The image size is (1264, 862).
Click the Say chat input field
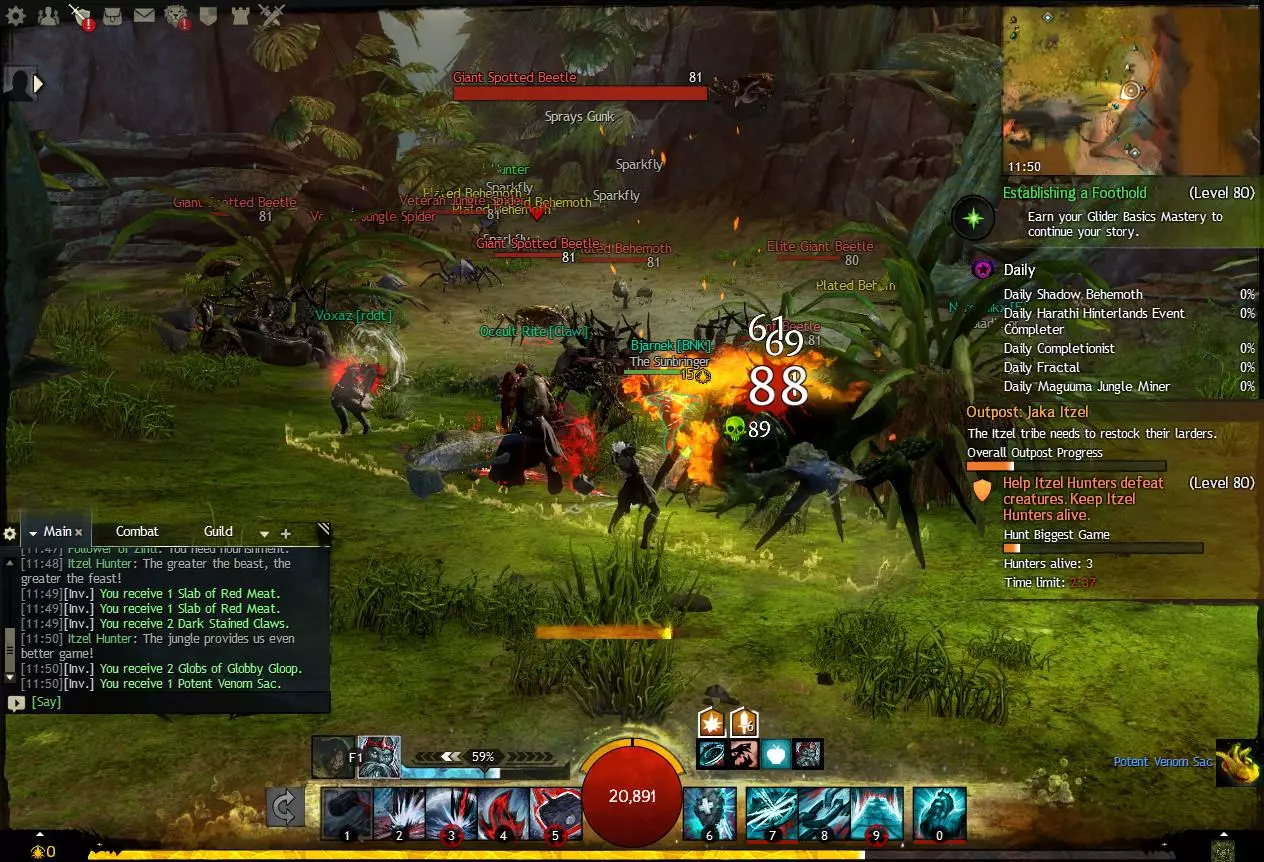pos(170,702)
